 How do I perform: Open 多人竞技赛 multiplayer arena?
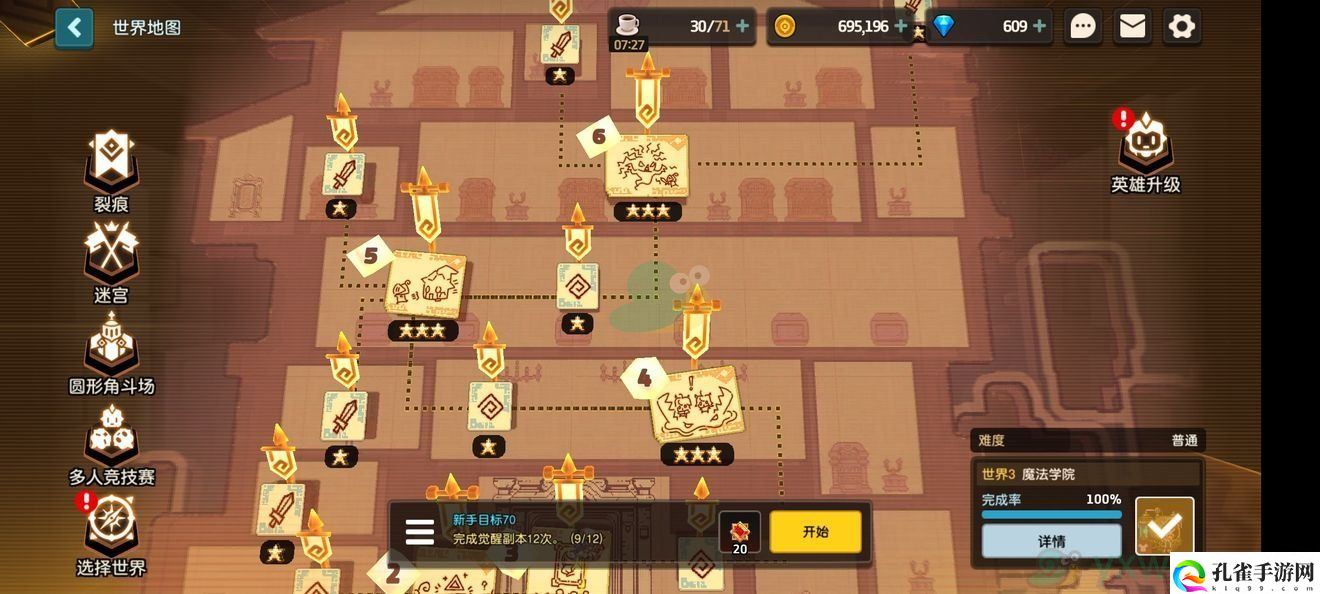pos(111,443)
